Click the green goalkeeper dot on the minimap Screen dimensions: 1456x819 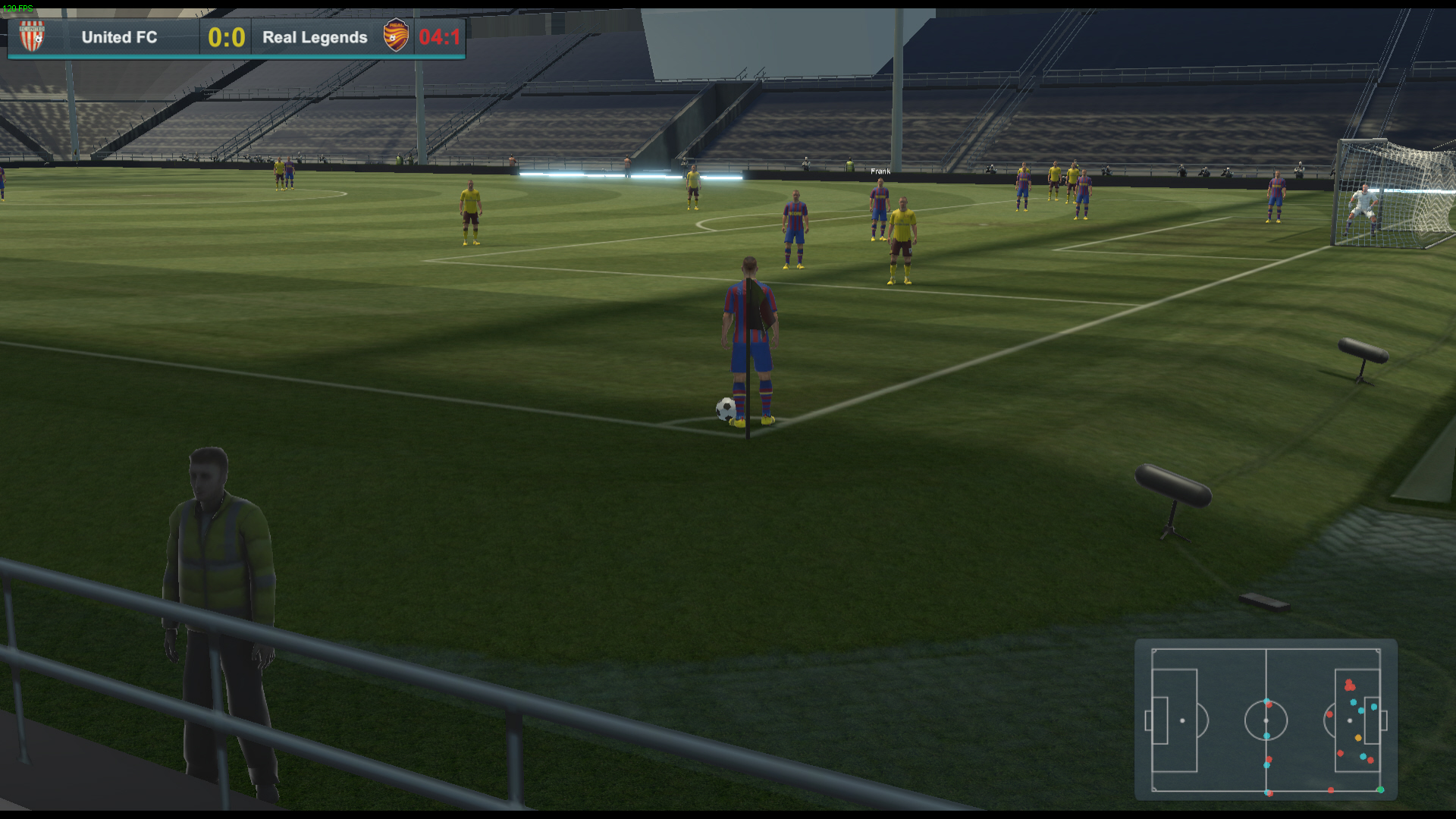pos(1380,789)
